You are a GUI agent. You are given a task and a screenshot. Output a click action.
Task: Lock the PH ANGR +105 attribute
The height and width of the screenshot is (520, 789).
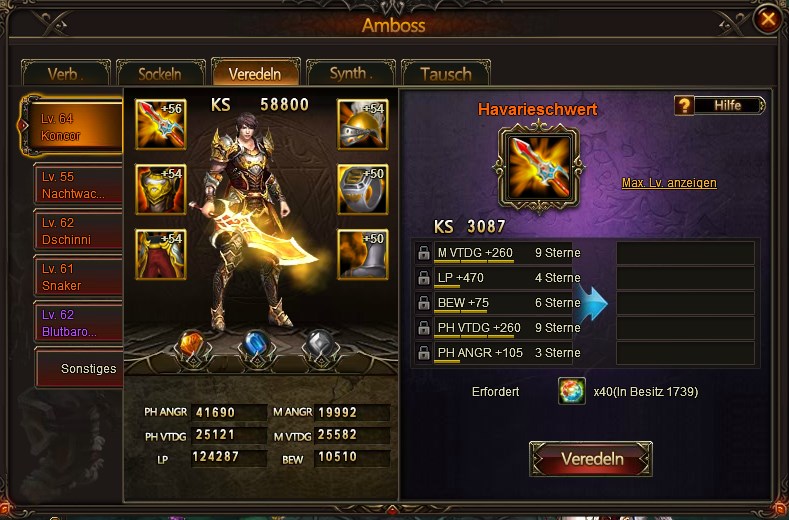pyautogui.click(x=424, y=353)
